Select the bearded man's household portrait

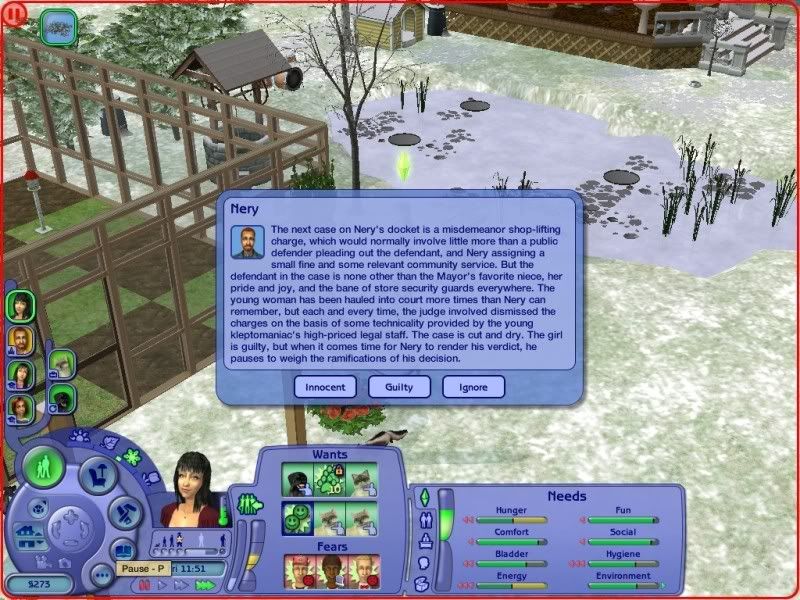click(x=19, y=339)
